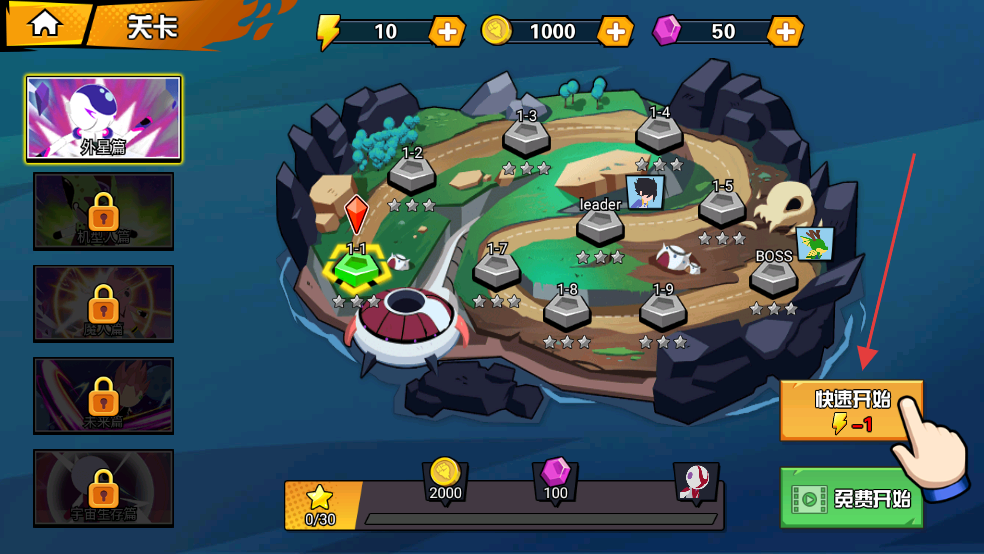Choose the locked 魔人篇 chapter
Screen dimensions: 984x554
pos(104,303)
